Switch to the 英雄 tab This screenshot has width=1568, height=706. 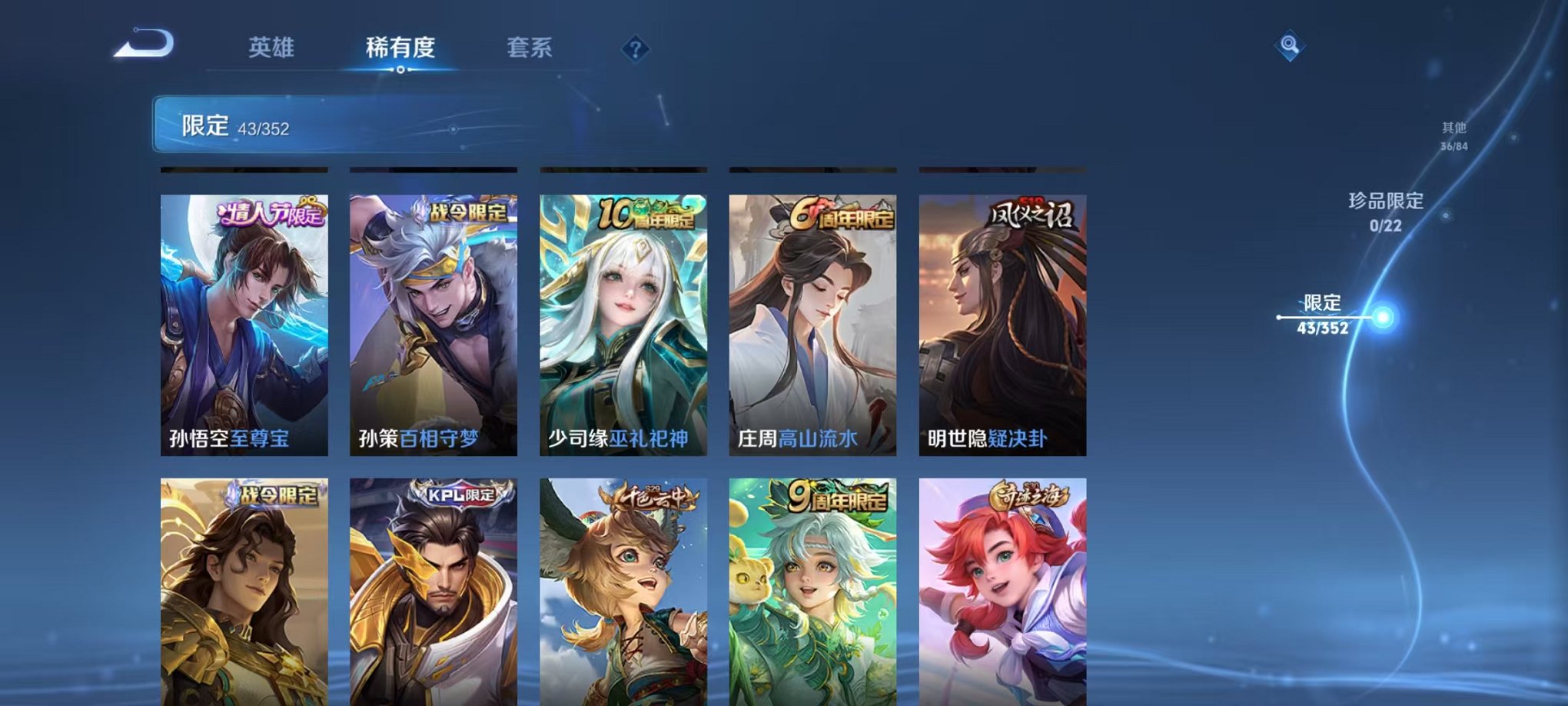pos(273,46)
